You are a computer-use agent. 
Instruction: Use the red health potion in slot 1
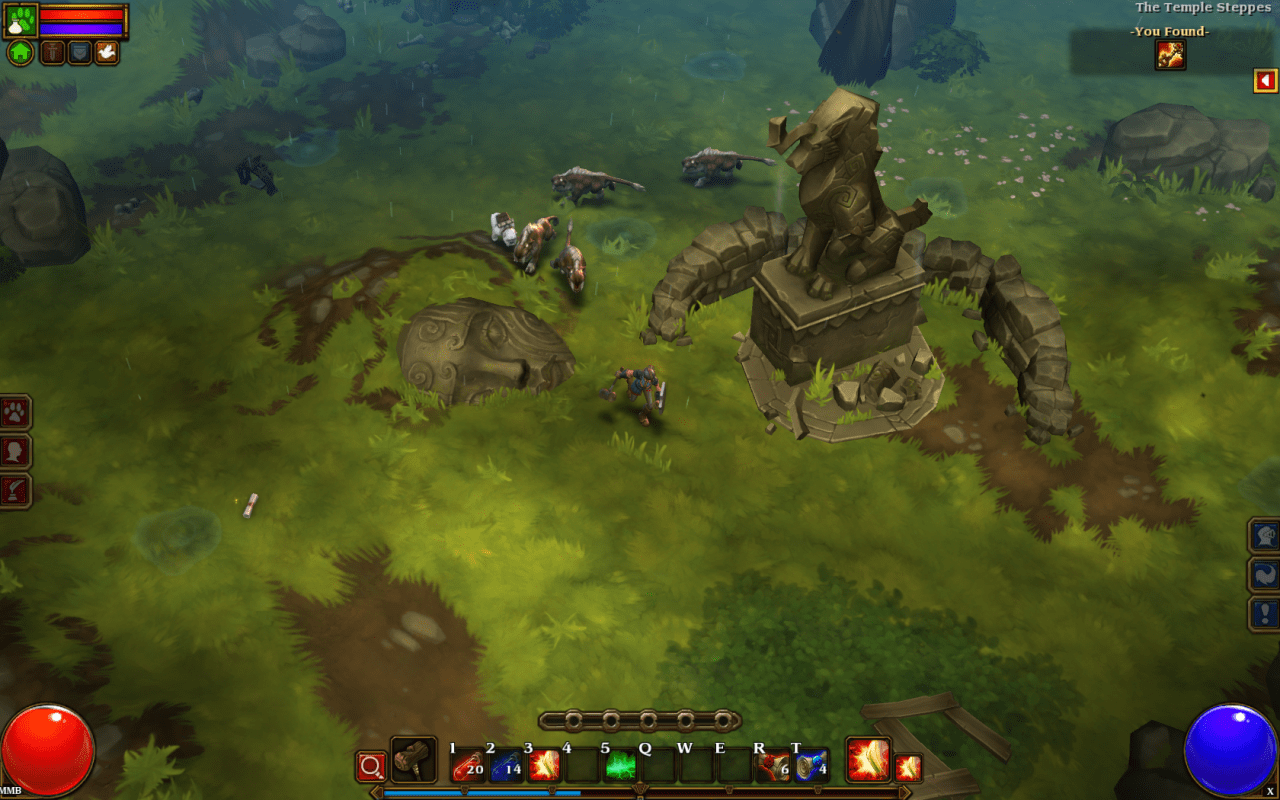pos(468,767)
